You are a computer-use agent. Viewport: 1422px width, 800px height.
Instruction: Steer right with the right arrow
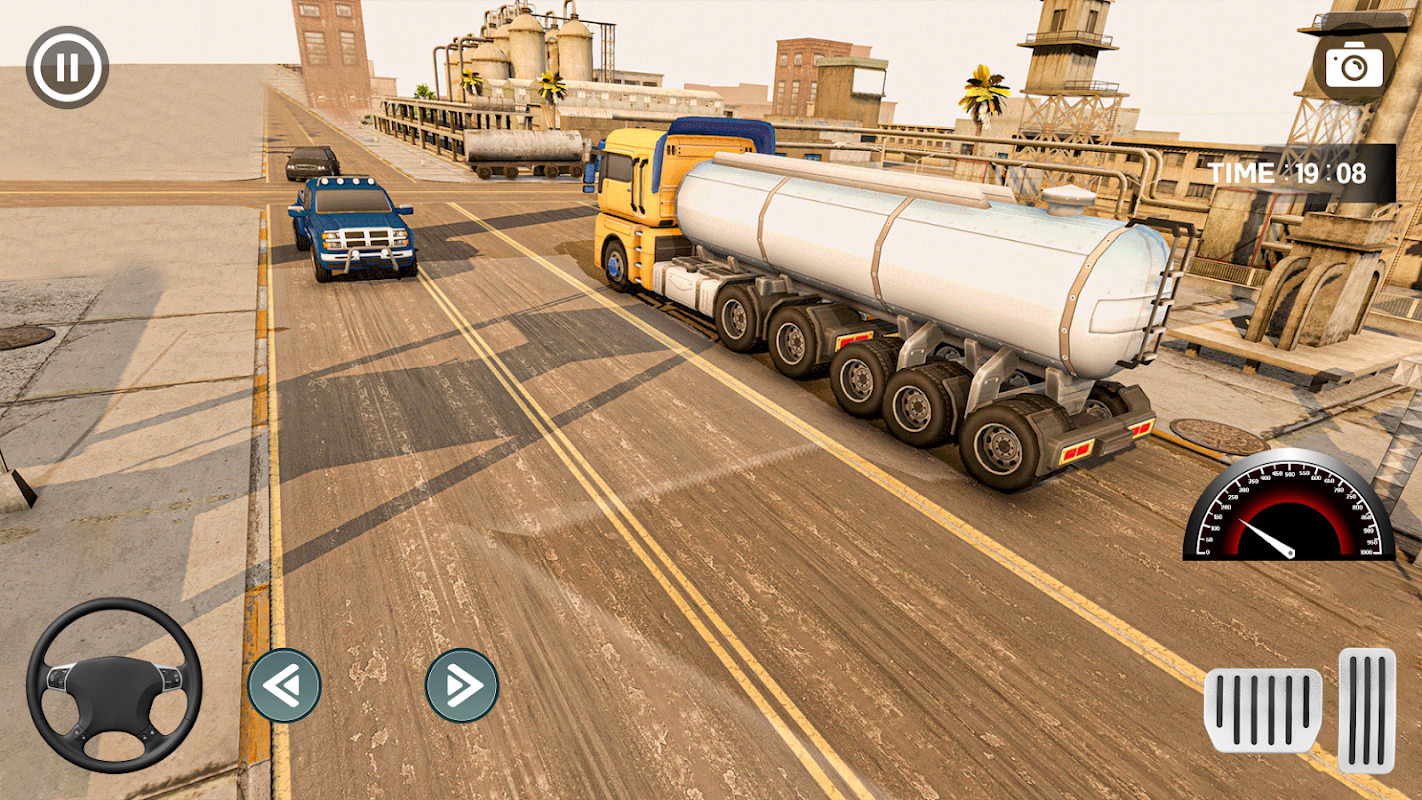pyautogui.click(x=462, y=685)
